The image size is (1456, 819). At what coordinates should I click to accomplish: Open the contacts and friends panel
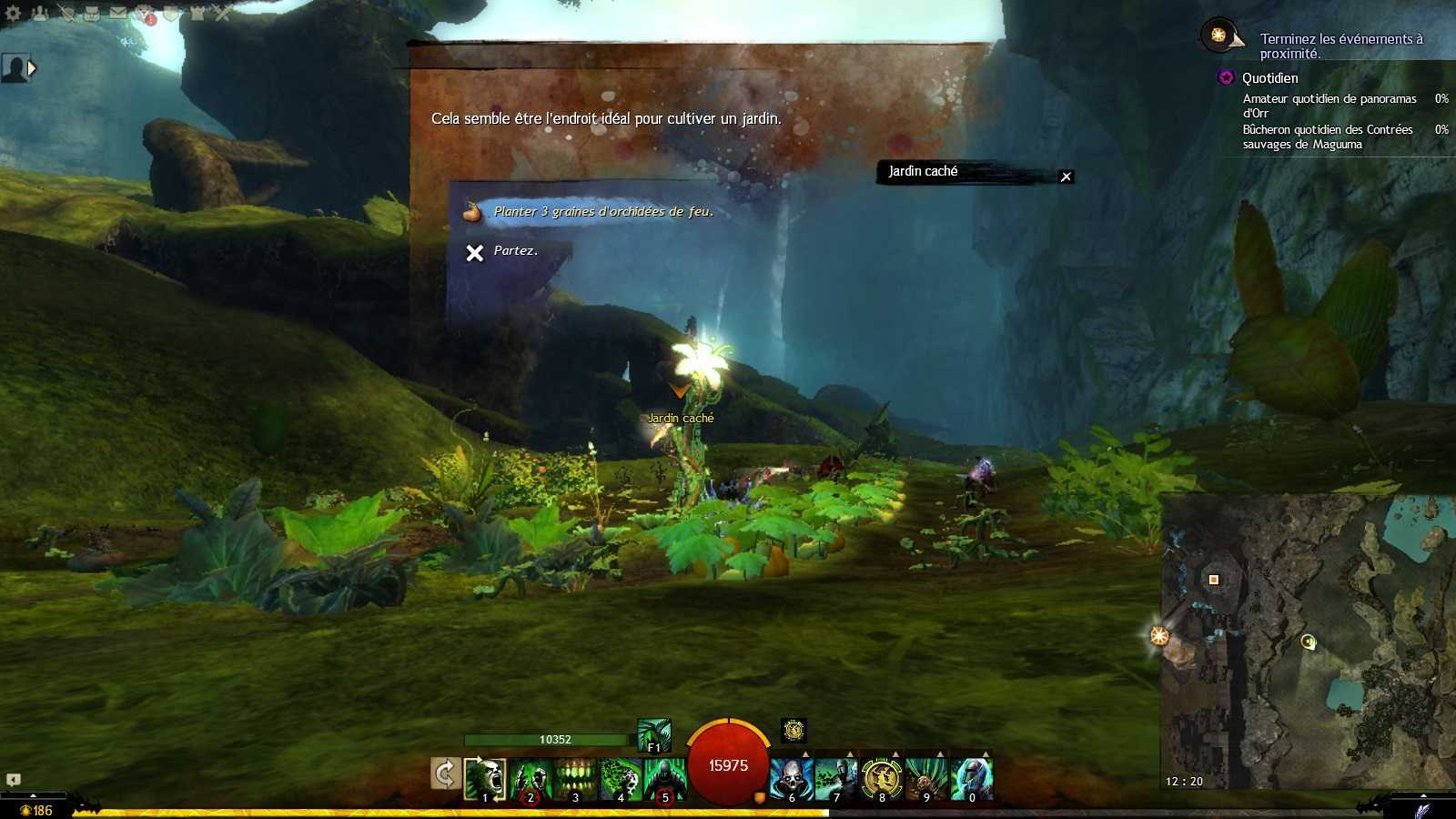coord(39,13)
